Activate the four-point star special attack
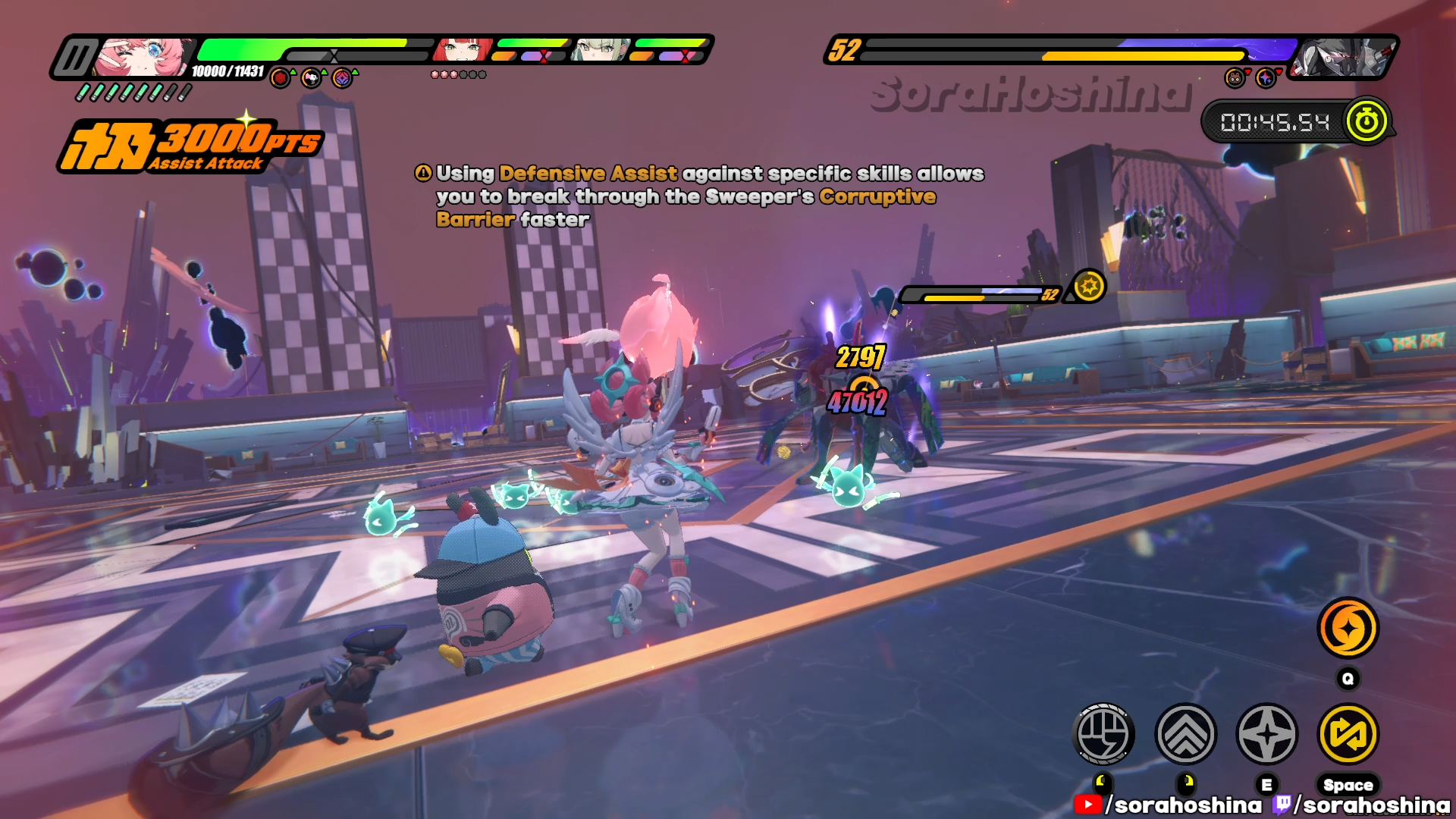Viewport: 1456px width, 819px height. pyautogui.click(x=1266, y=734)
